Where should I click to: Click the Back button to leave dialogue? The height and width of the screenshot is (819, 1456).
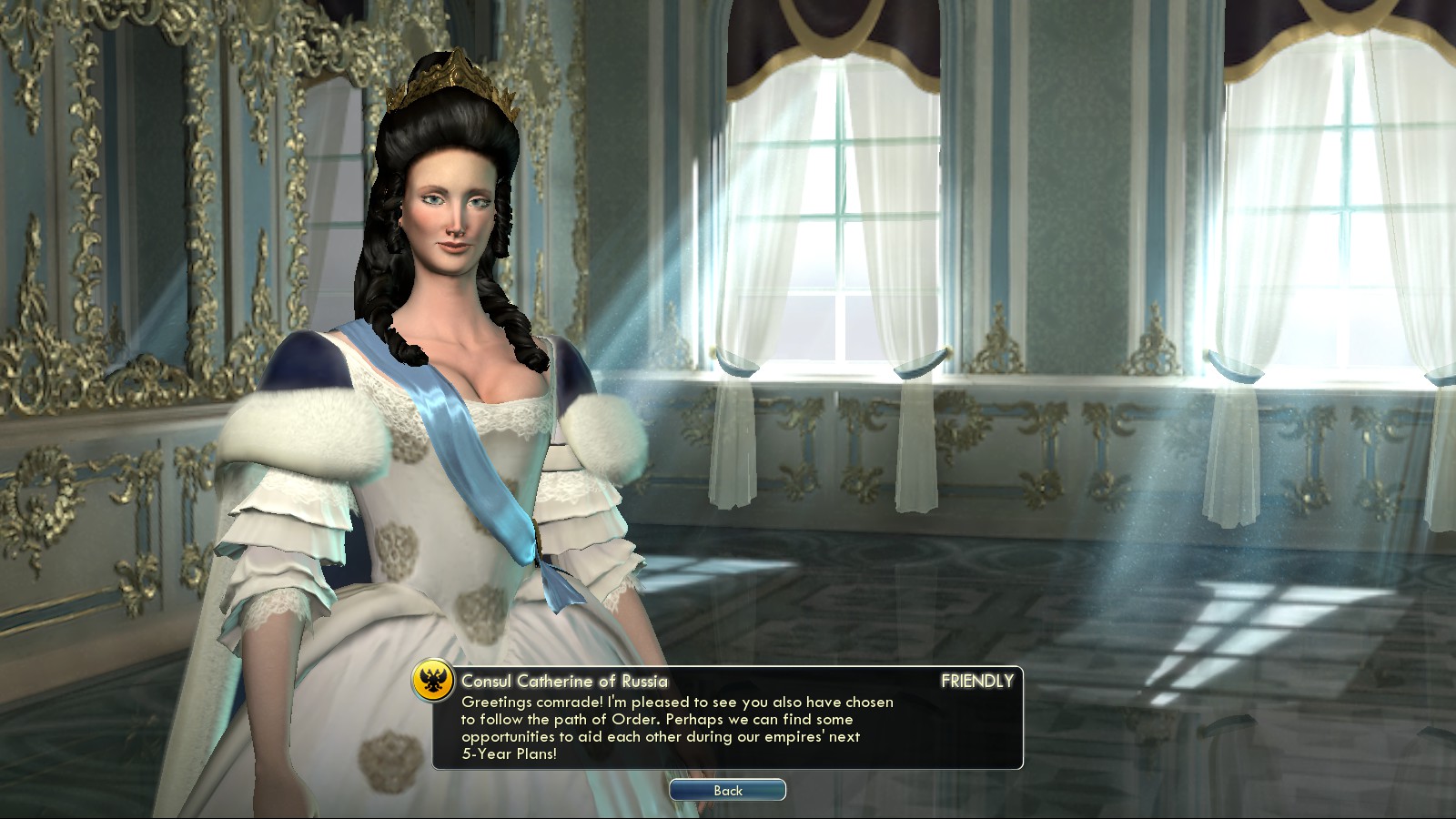727,790
